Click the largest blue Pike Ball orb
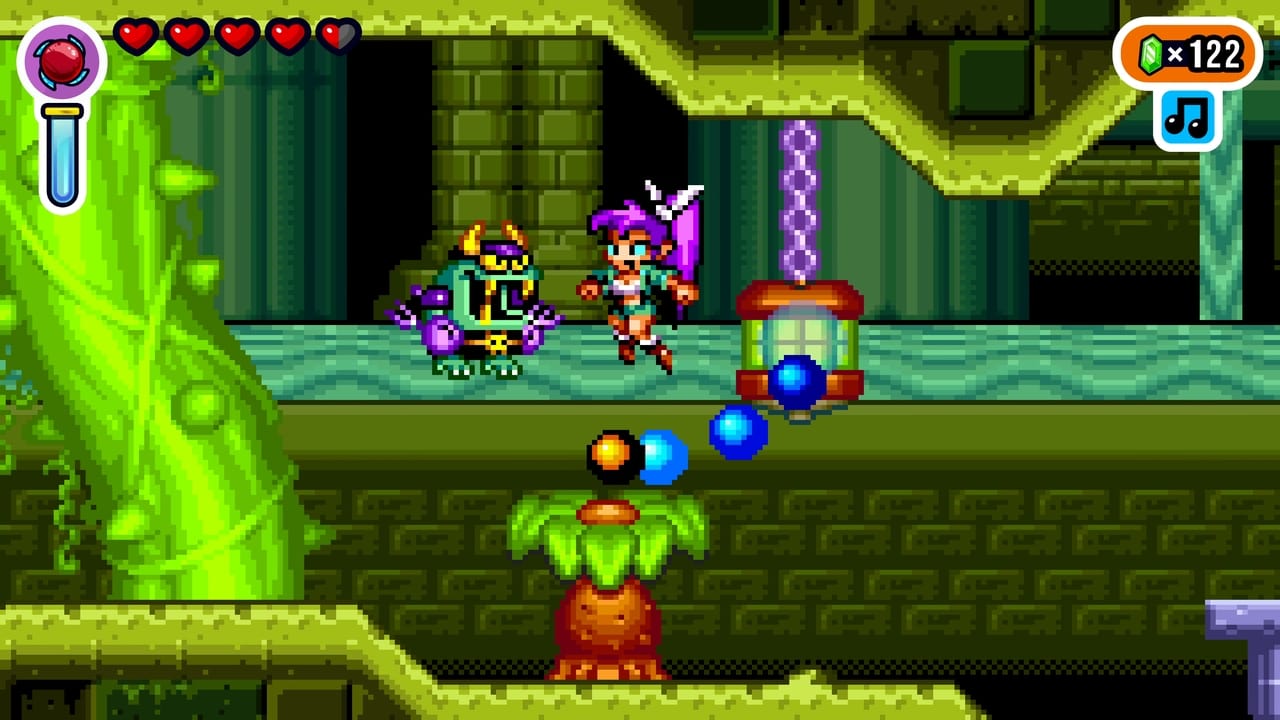This screenshot has height=720, width=1280. pyautogui.click(x=795, y=380)
